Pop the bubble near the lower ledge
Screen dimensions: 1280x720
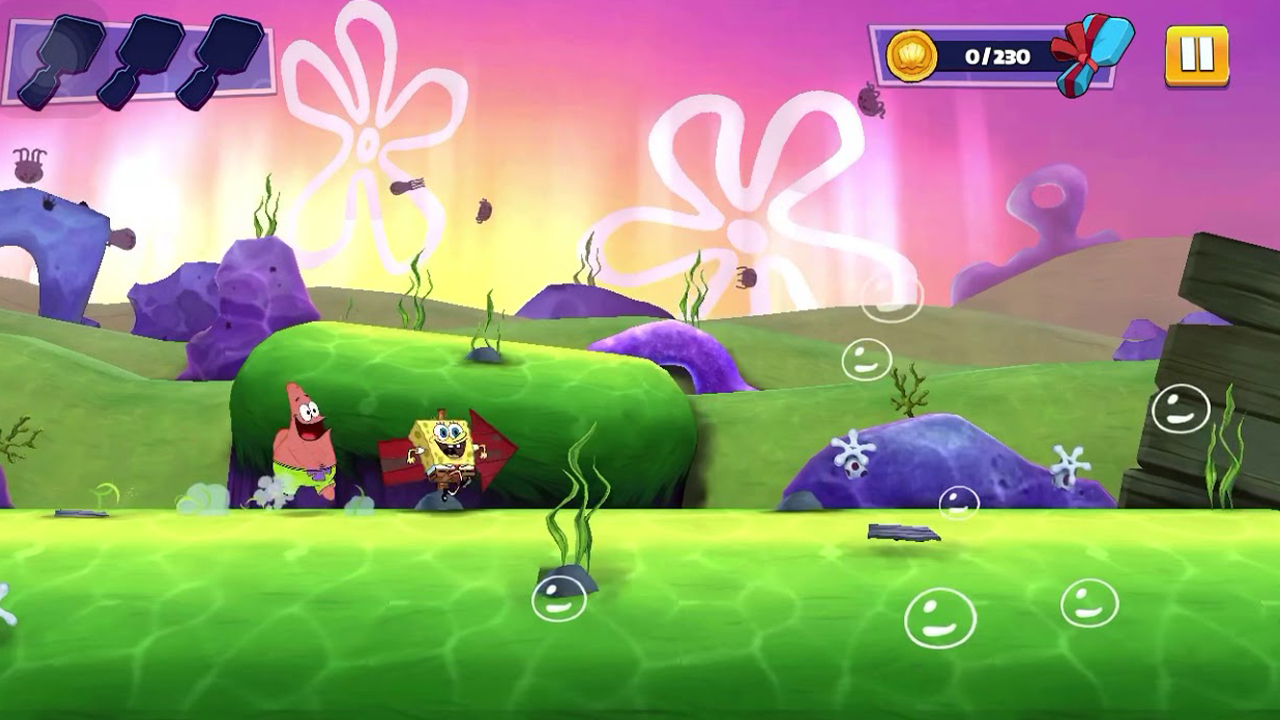pos(959,503)
